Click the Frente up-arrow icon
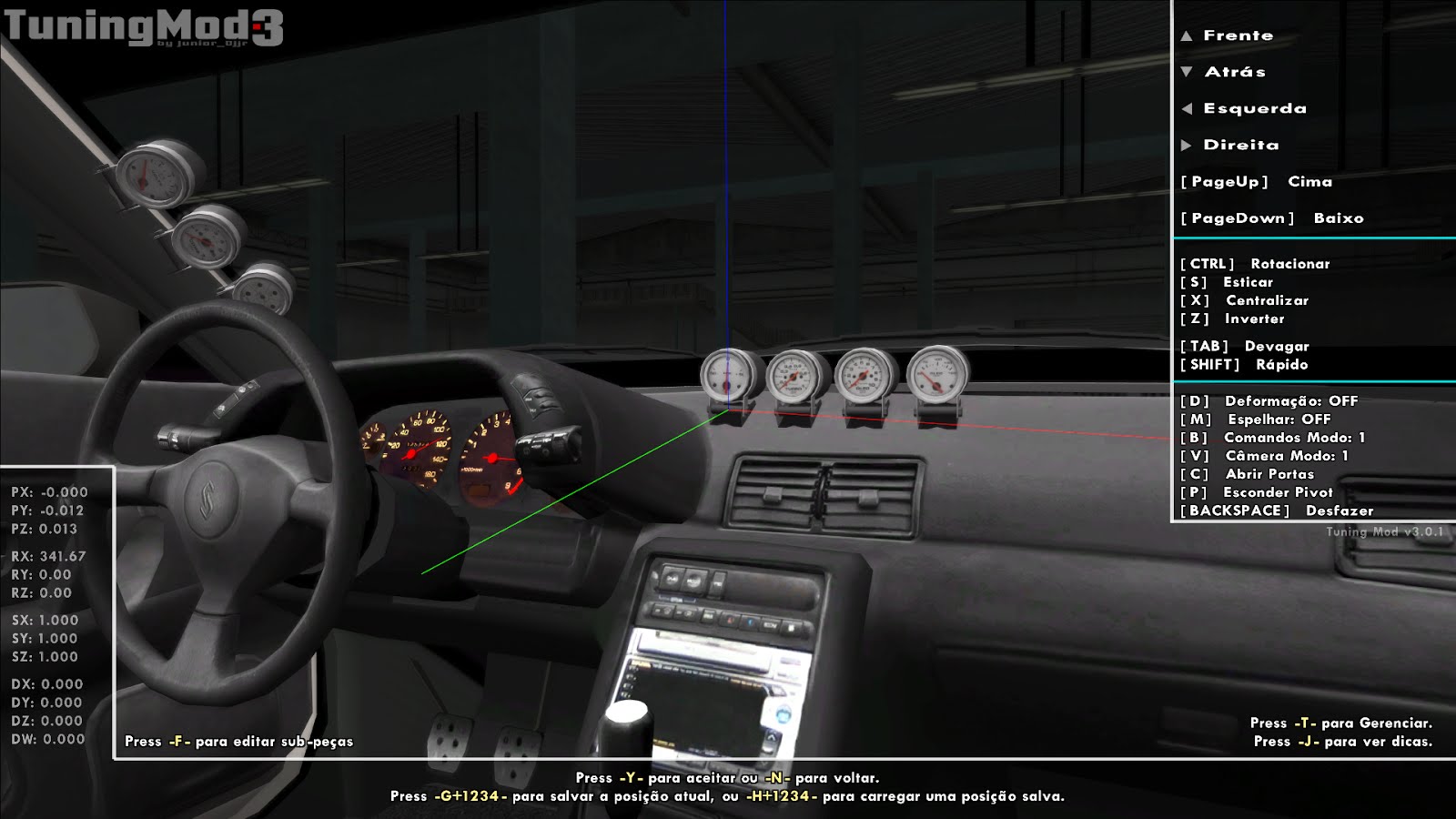Image resolution: width=1456 pixels, height=819 pixels. coord(1188,35)
